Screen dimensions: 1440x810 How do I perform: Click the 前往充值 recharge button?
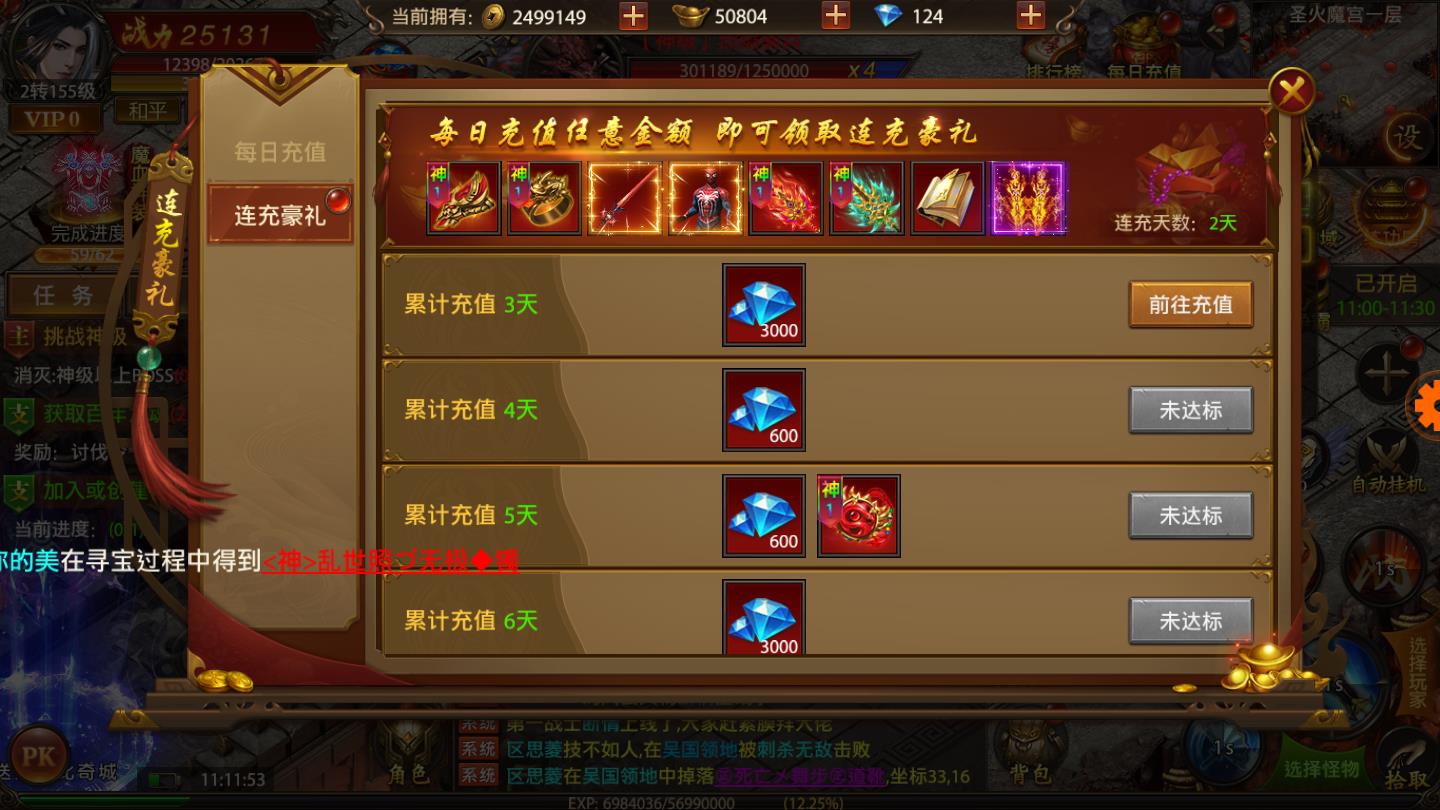coord(1190,305)
